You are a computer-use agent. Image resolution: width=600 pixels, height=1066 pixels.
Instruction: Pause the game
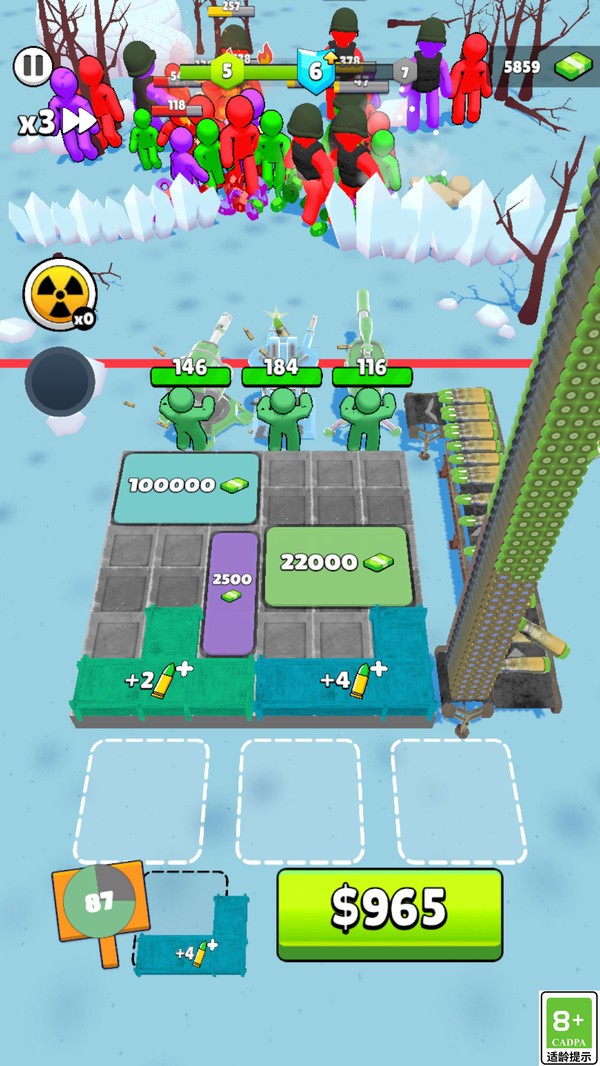click(33, 67)
